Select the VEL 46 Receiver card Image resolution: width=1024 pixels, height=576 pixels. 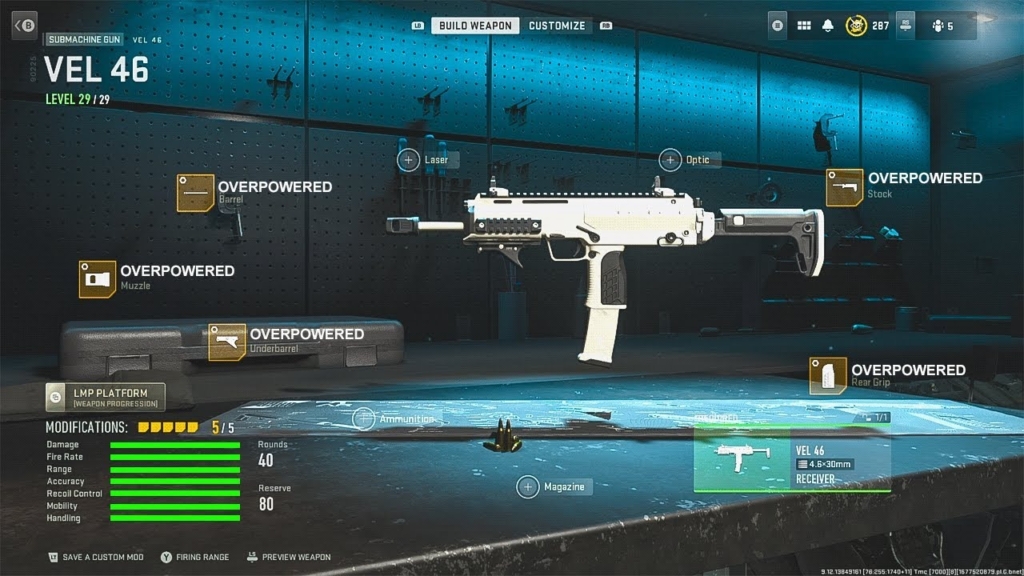point(791,458)
